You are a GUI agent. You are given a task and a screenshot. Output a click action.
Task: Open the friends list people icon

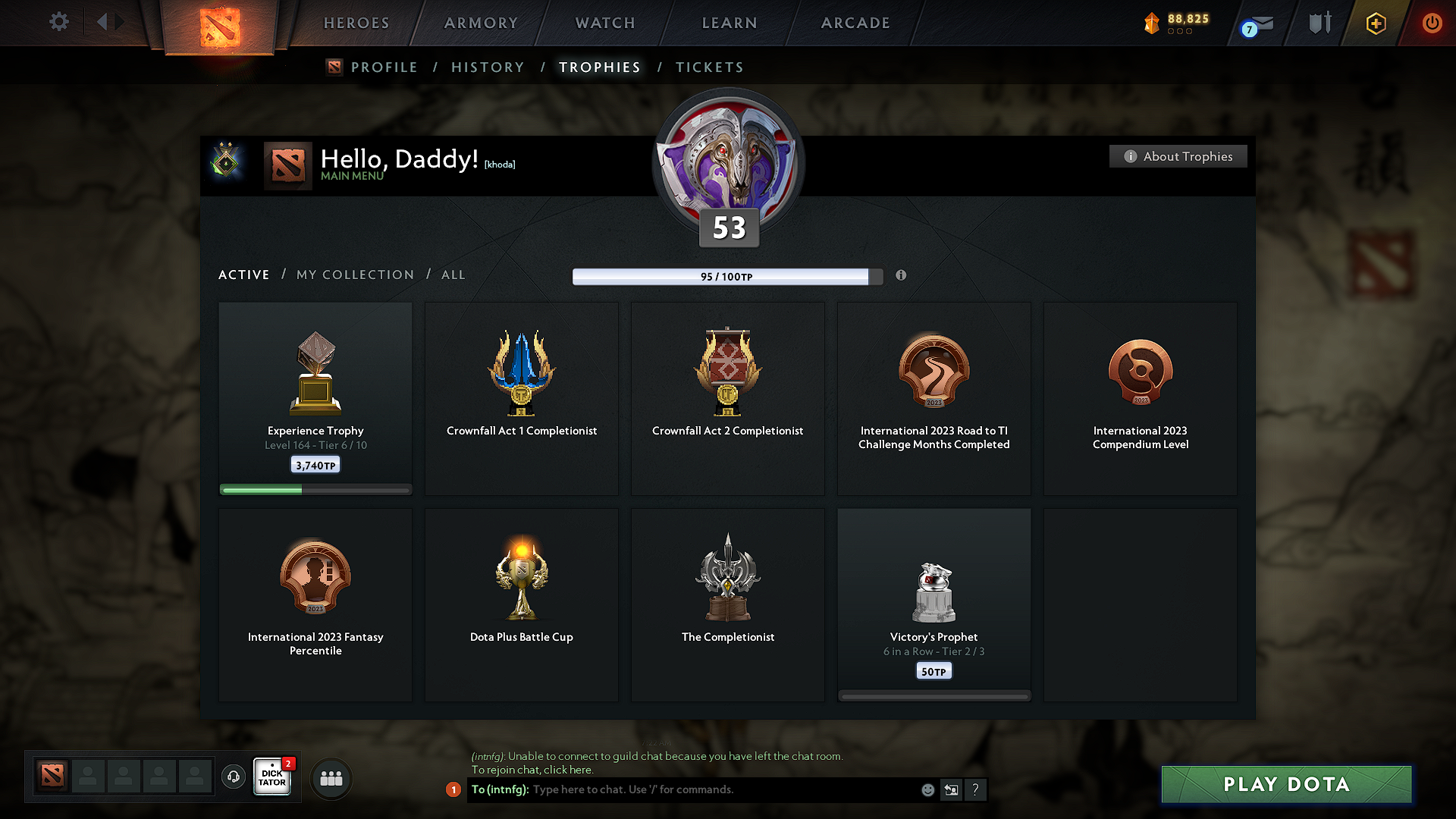[x=331, y=777]
